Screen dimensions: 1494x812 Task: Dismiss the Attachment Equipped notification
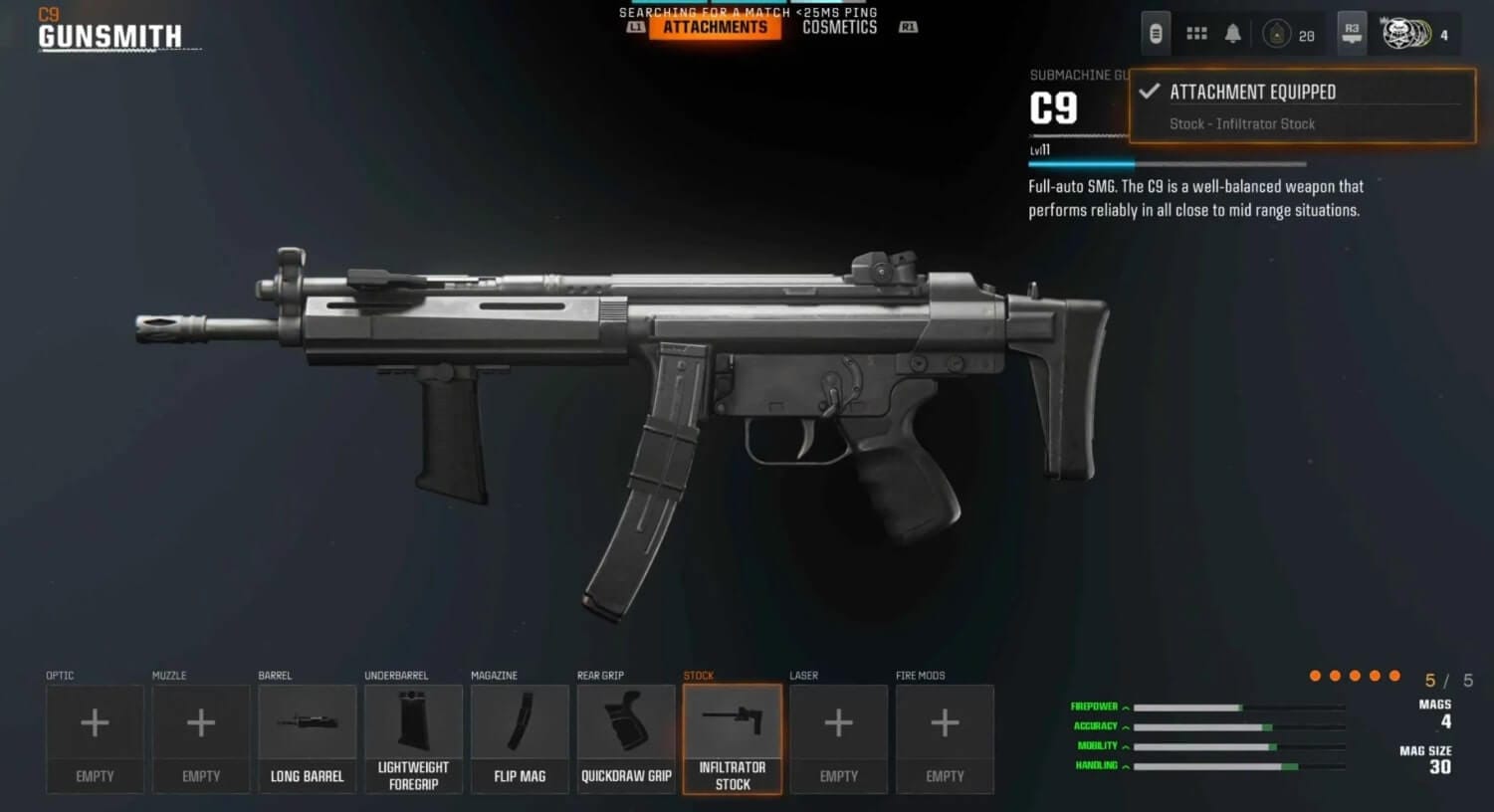point(1302,105)
